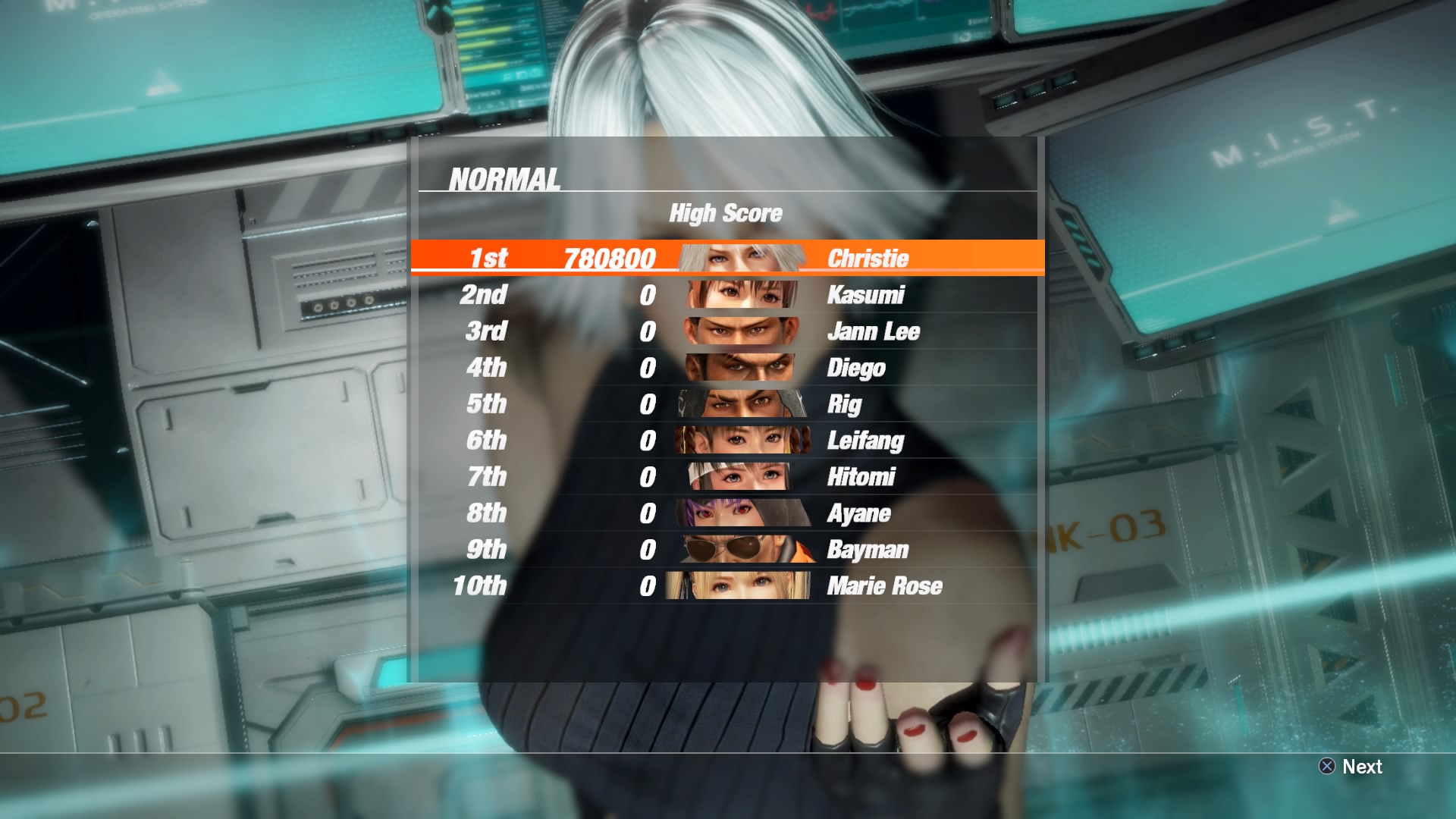The height and width of the screenshot is (819, 1456).
Task: Select Diego's character portrait
Action: 739,368
